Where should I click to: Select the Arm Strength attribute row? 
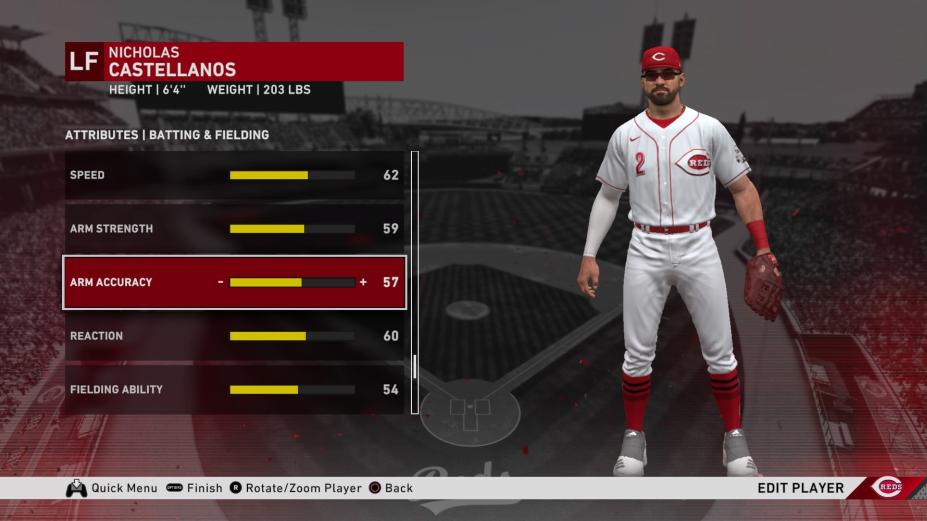[234, 229]
